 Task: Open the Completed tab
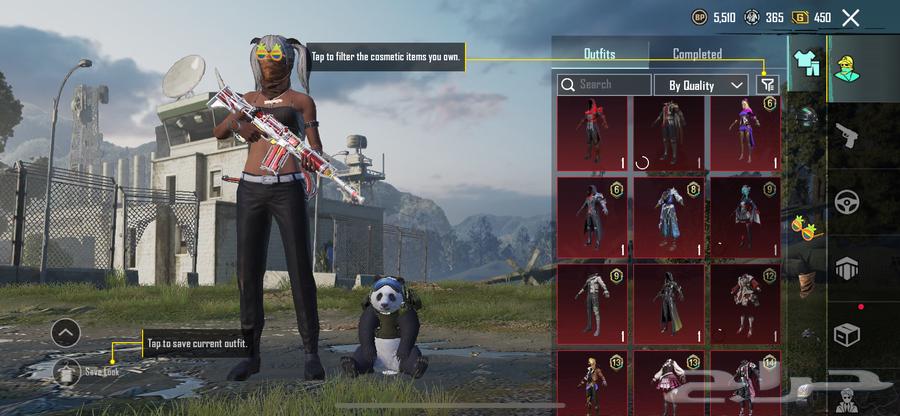pos(697,54)
